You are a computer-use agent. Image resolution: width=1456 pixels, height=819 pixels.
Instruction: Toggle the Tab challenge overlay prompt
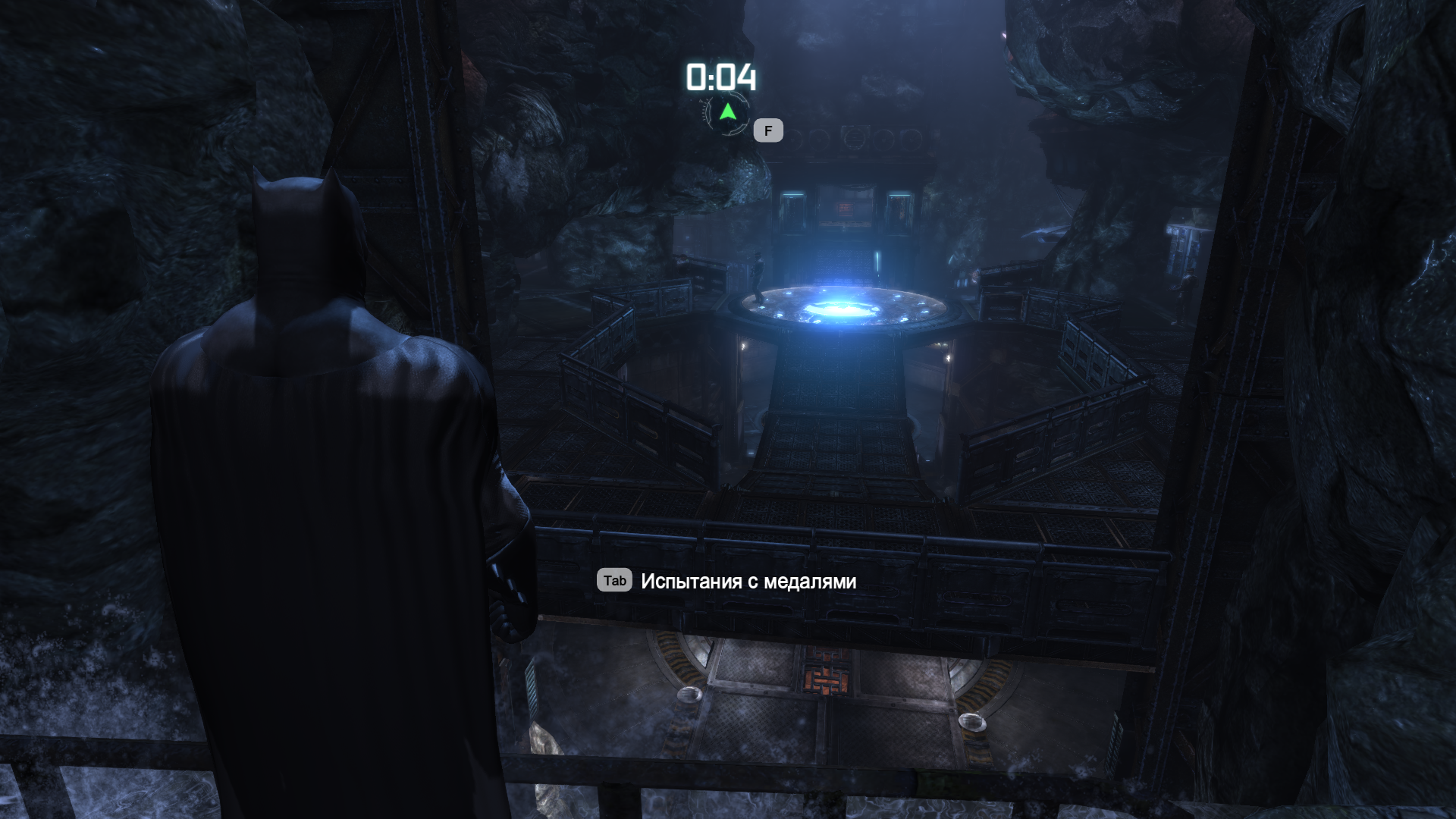click(x=615, y=581)
